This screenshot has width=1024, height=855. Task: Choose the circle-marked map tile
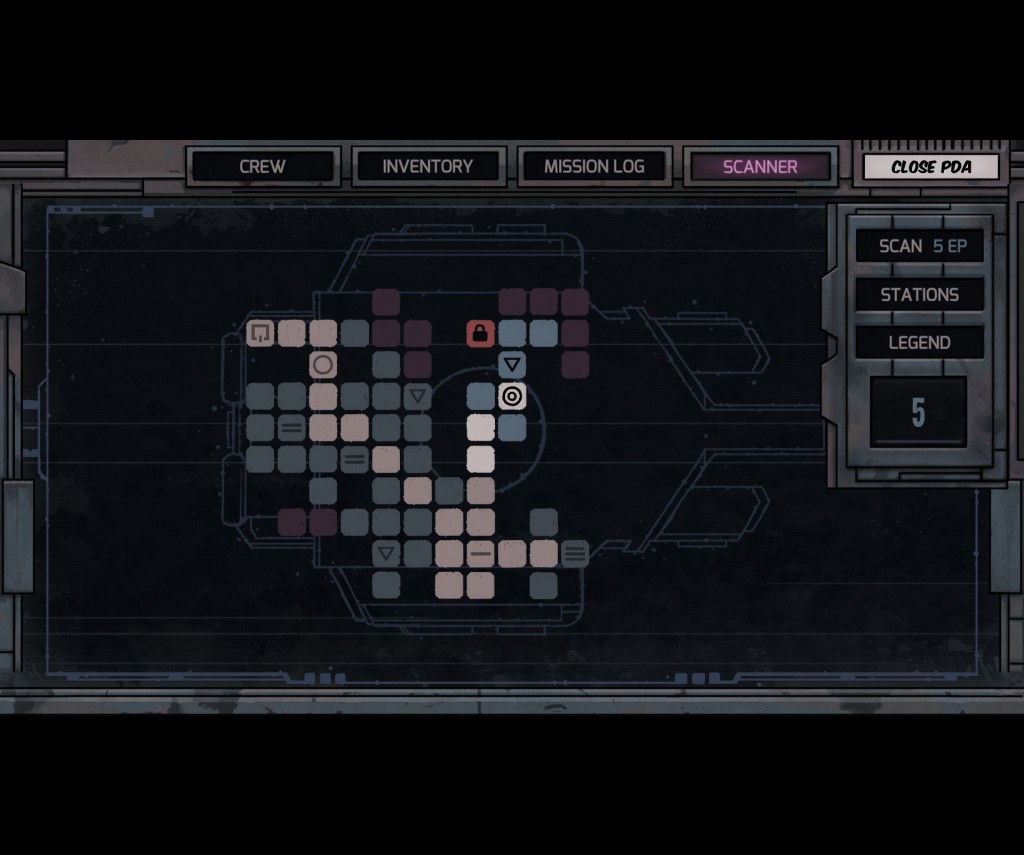pyautogui.click(x=322, y=365)
